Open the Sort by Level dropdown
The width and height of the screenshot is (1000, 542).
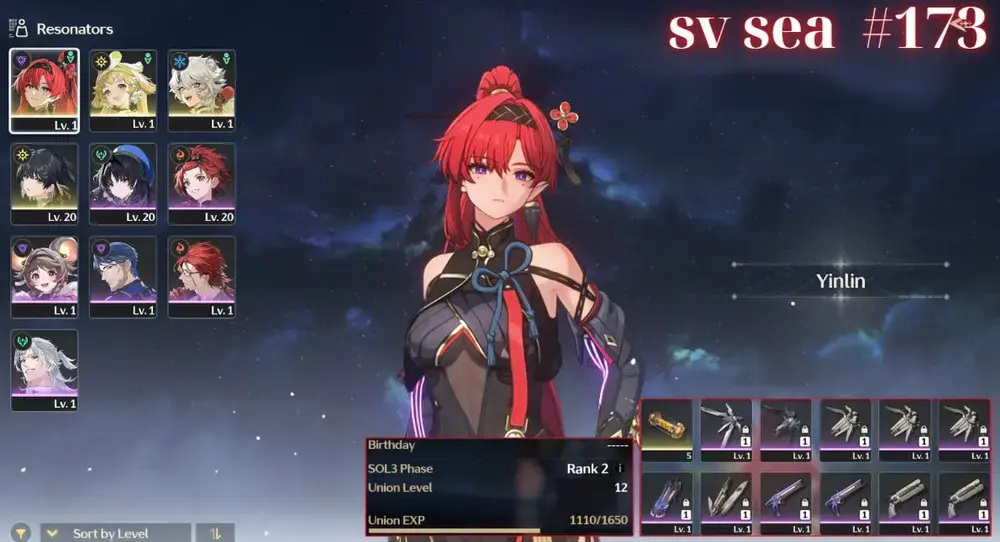click(x=114, y=533)
